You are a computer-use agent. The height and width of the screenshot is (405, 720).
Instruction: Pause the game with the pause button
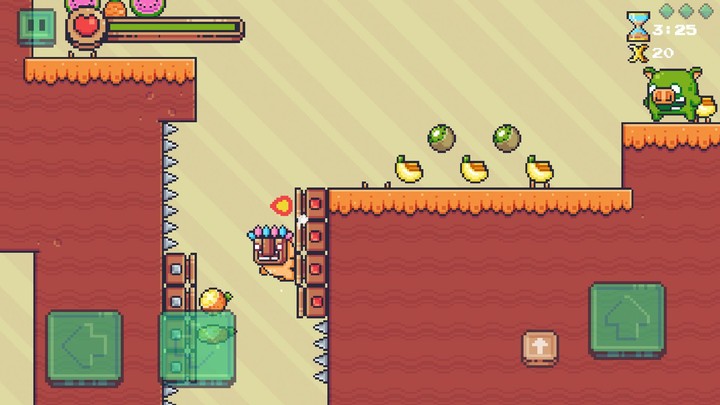tap(38, 26)
